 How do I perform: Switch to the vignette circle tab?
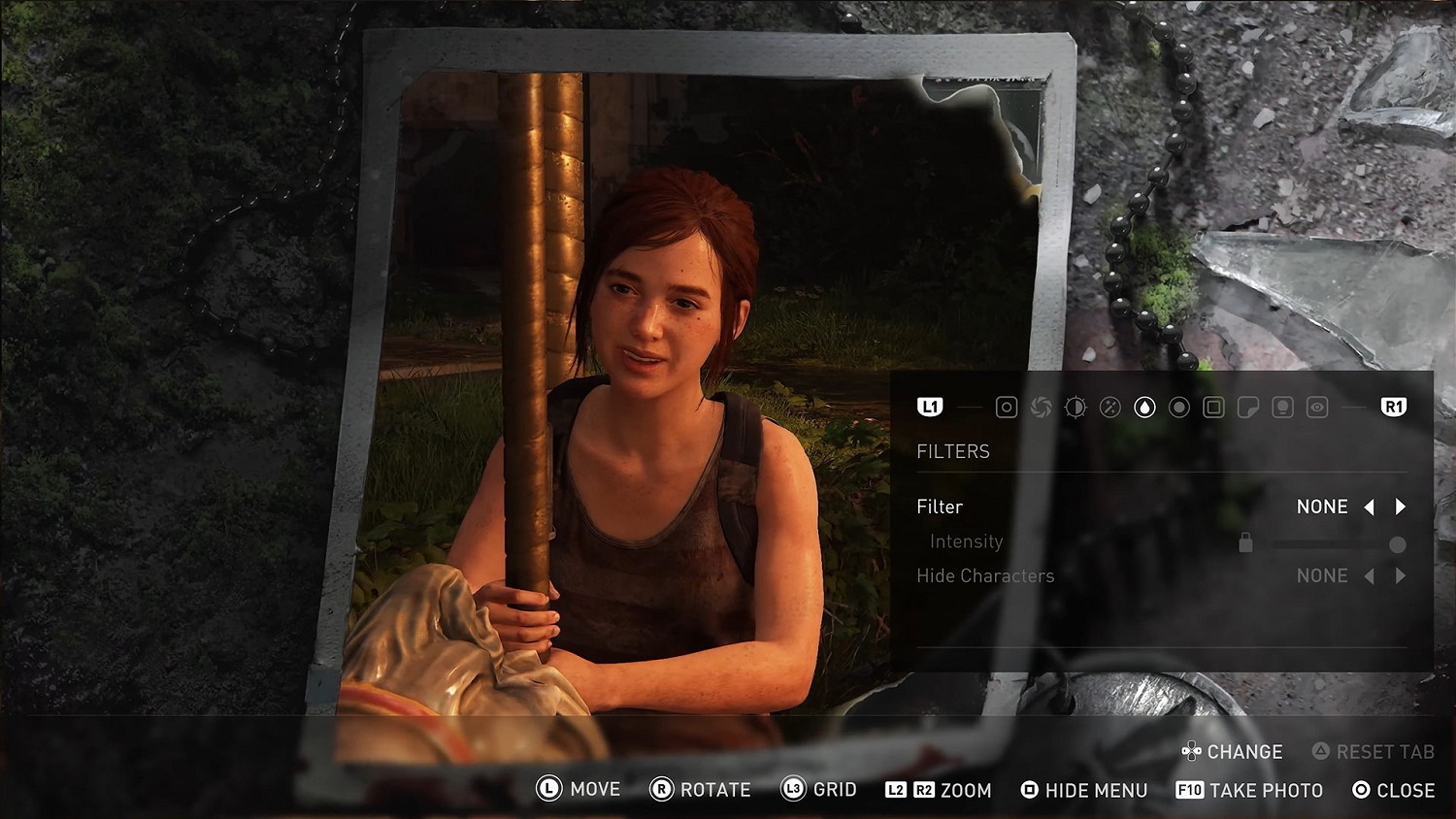click(x=1179, y=408)
